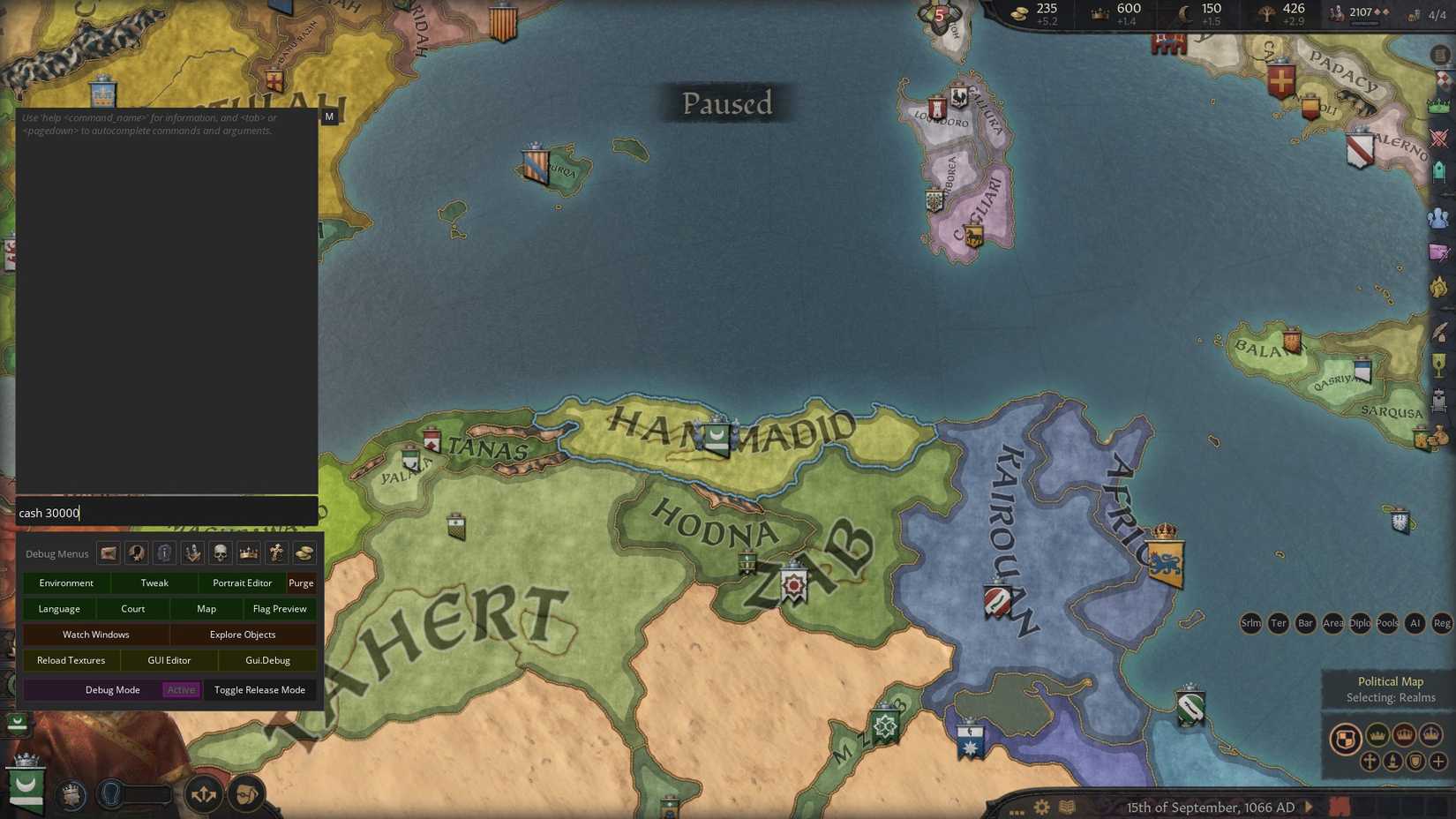
Task: Switch to the Tweak debug menu
Action: click(154, 582)
